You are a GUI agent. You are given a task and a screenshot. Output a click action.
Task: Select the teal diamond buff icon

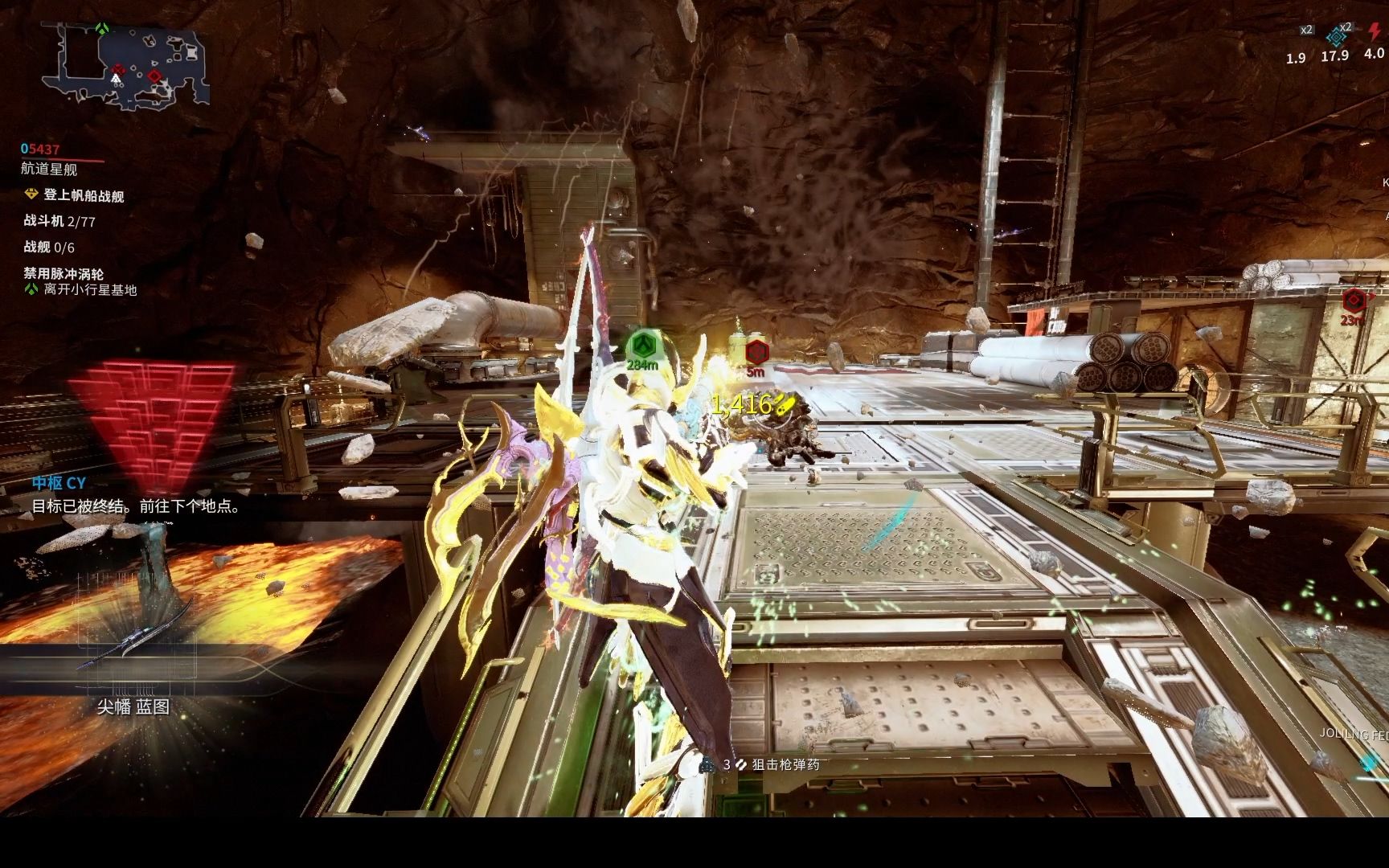point(1336,36)
